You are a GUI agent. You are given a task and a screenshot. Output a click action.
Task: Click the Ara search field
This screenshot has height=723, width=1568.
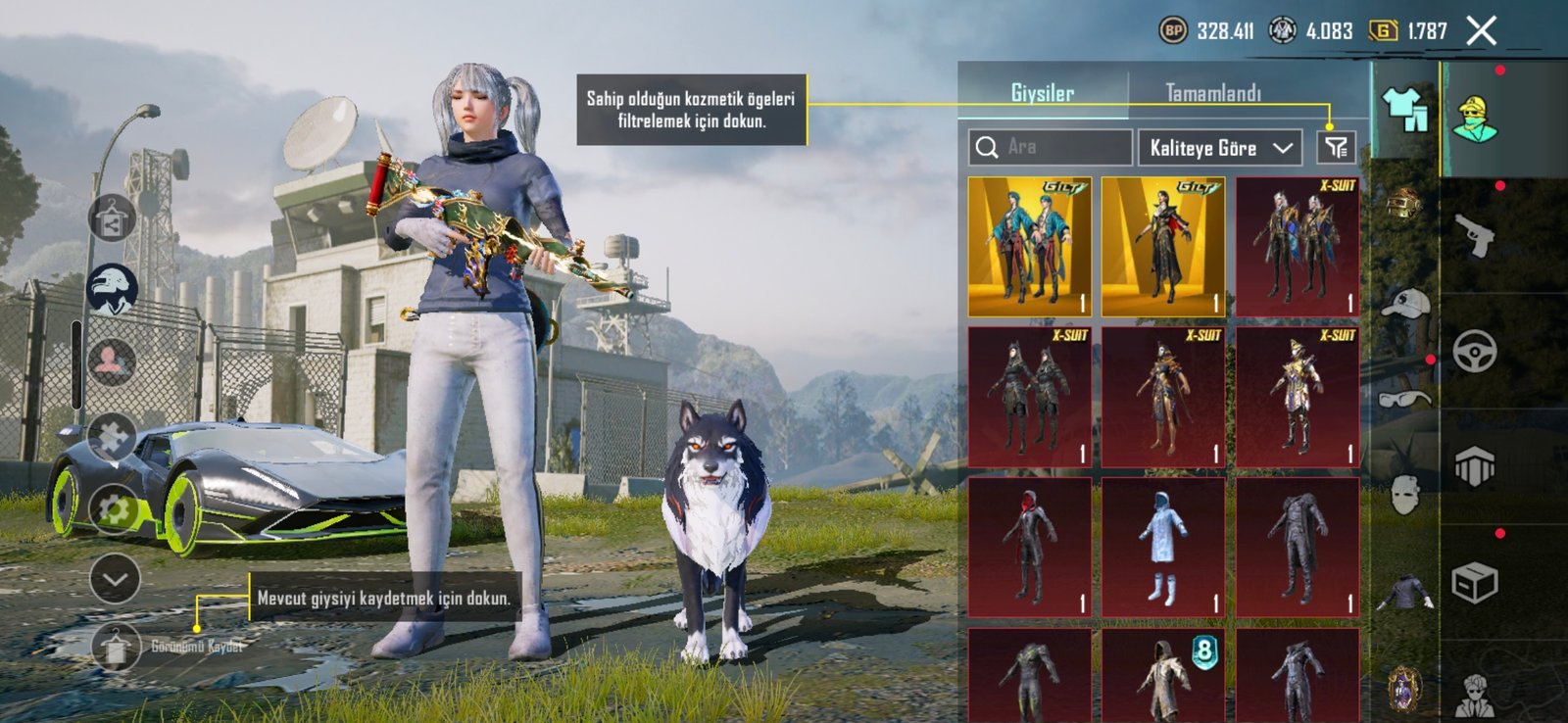[x=1050, y=147]
